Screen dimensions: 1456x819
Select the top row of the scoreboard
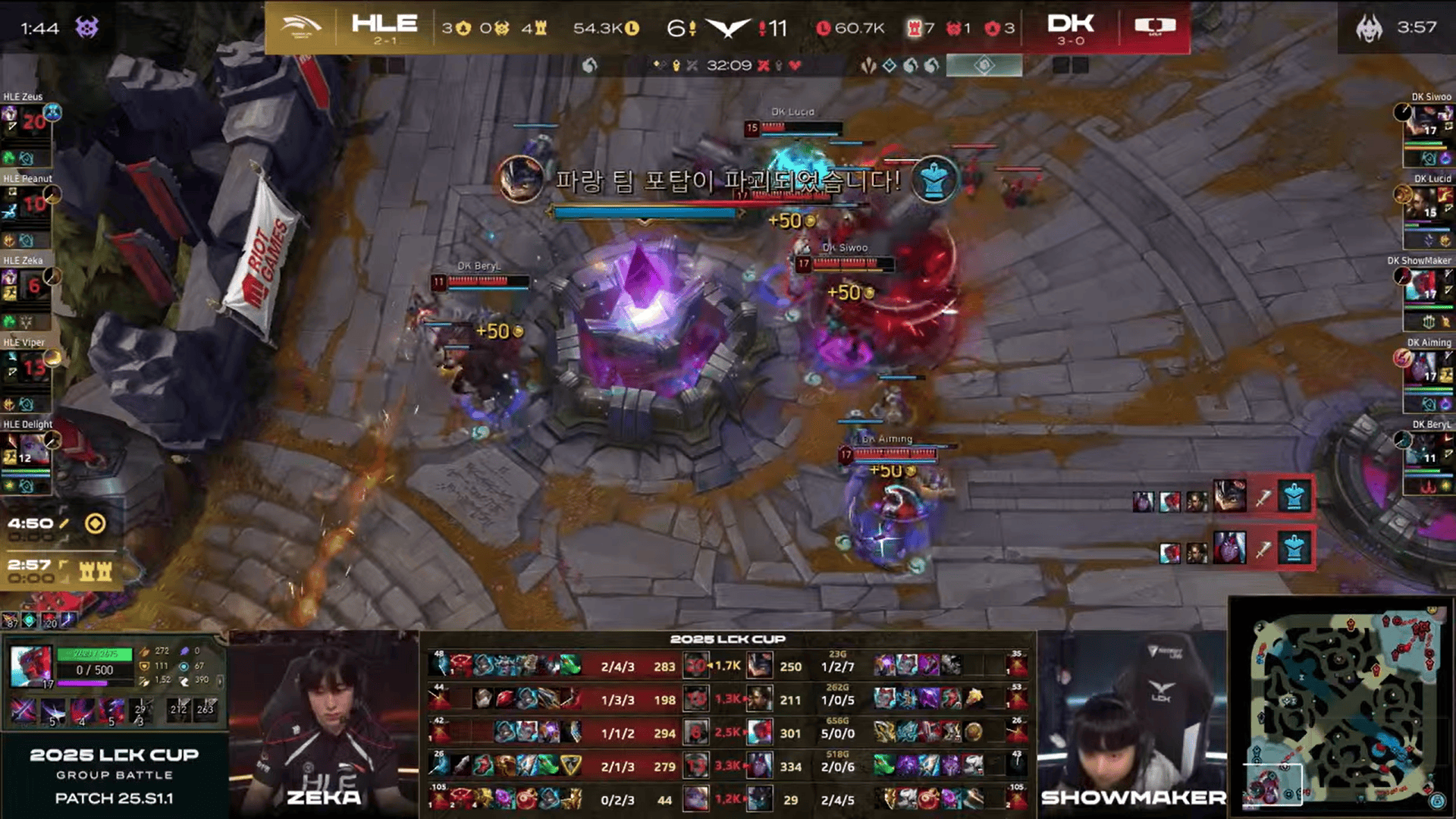point(728,666)
